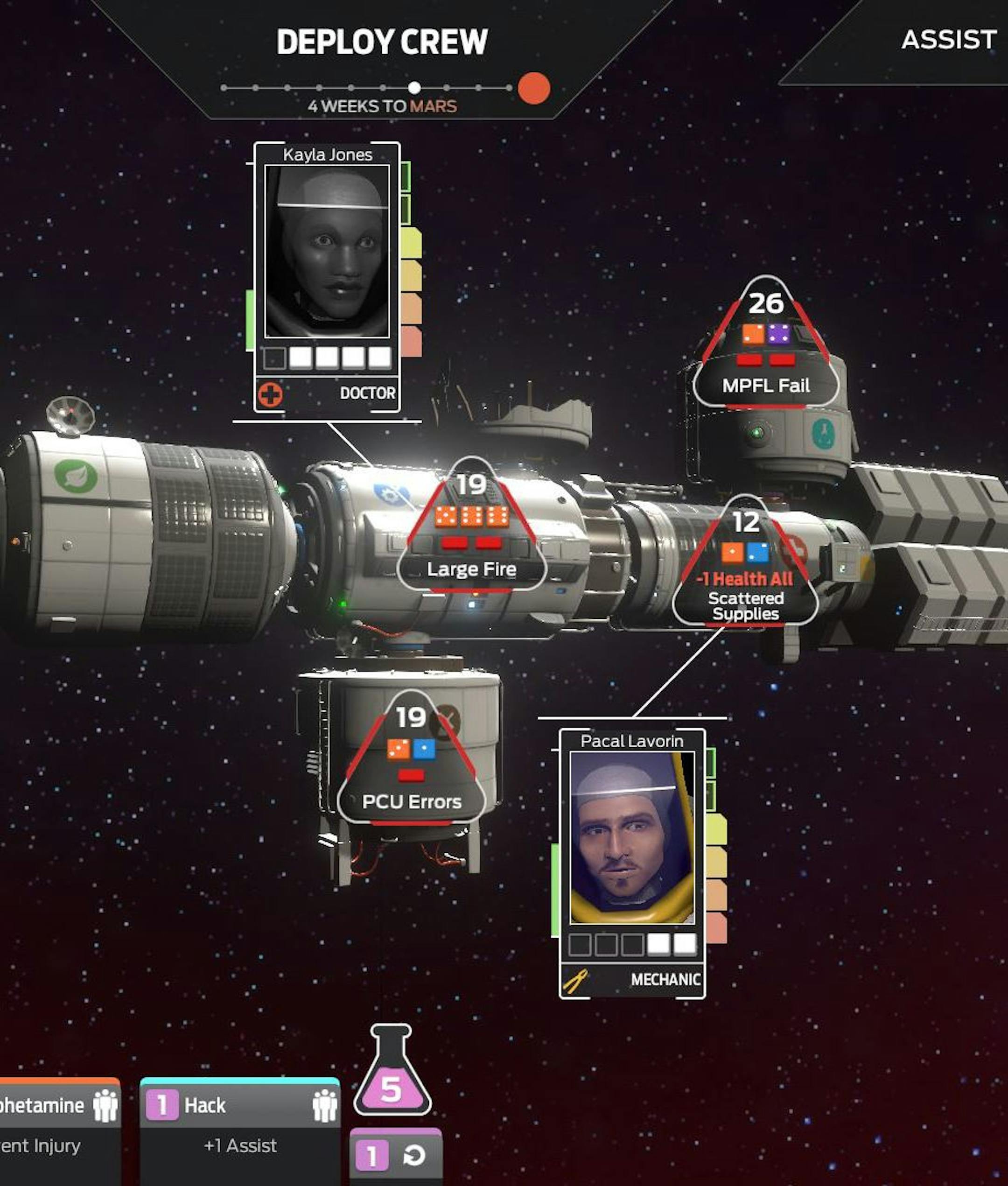Select Pacal Lavorin mechanic crew card
This screenshot has height=1186, width=1008.
point(632,863)
